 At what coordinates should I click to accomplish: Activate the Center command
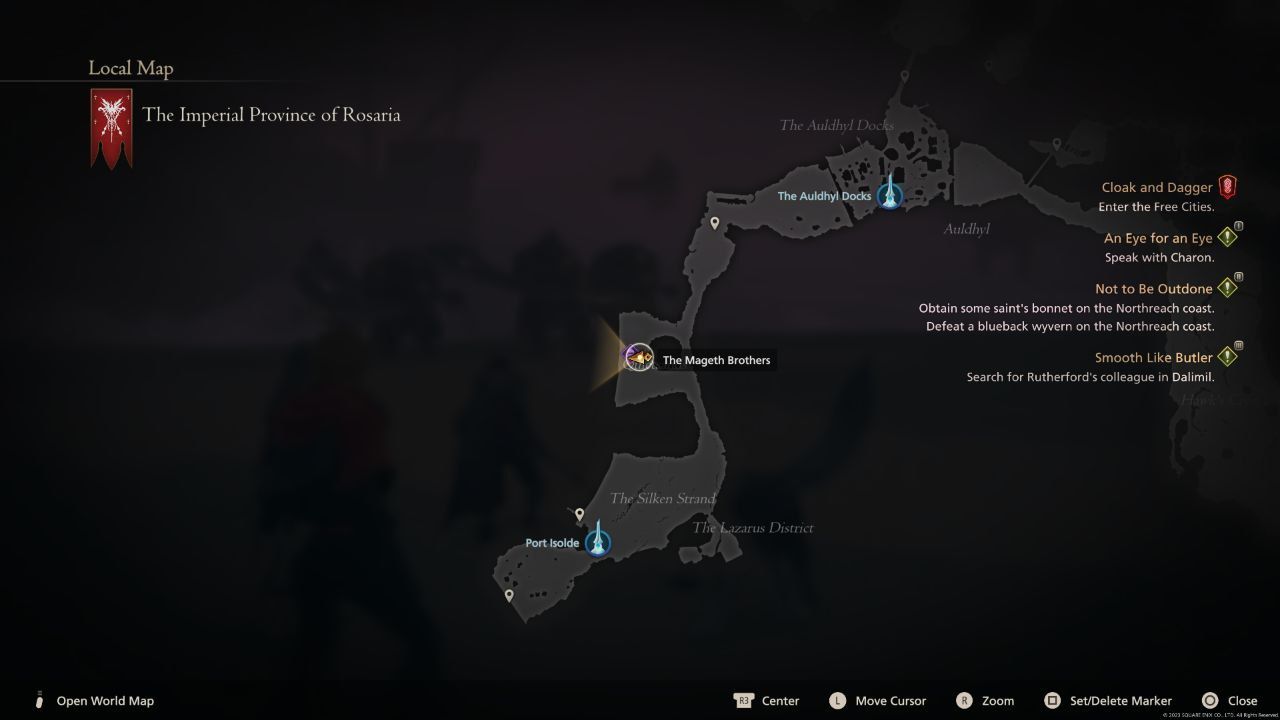[x=768, y=700]
